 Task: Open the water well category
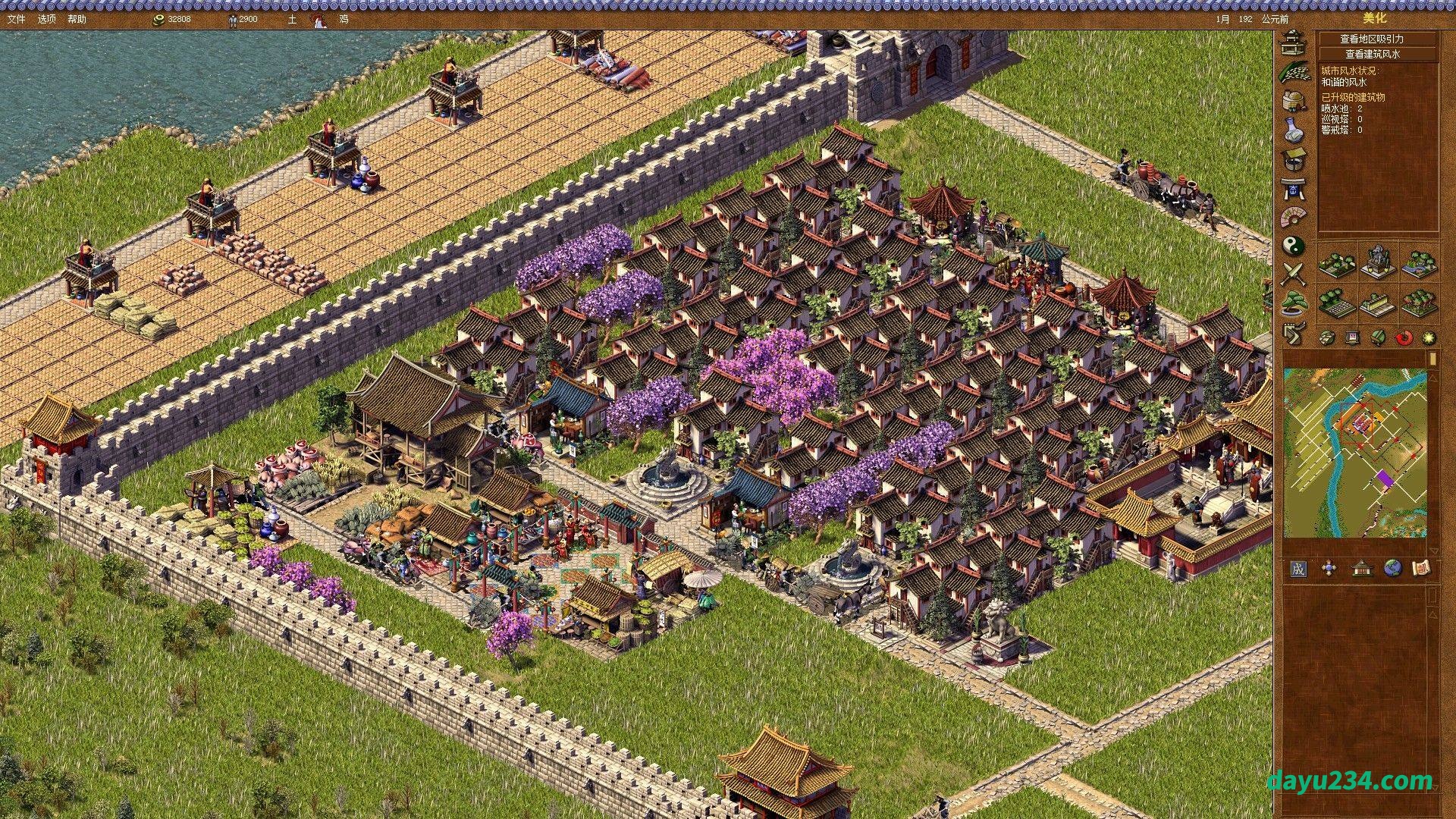tap(1293, 158)
